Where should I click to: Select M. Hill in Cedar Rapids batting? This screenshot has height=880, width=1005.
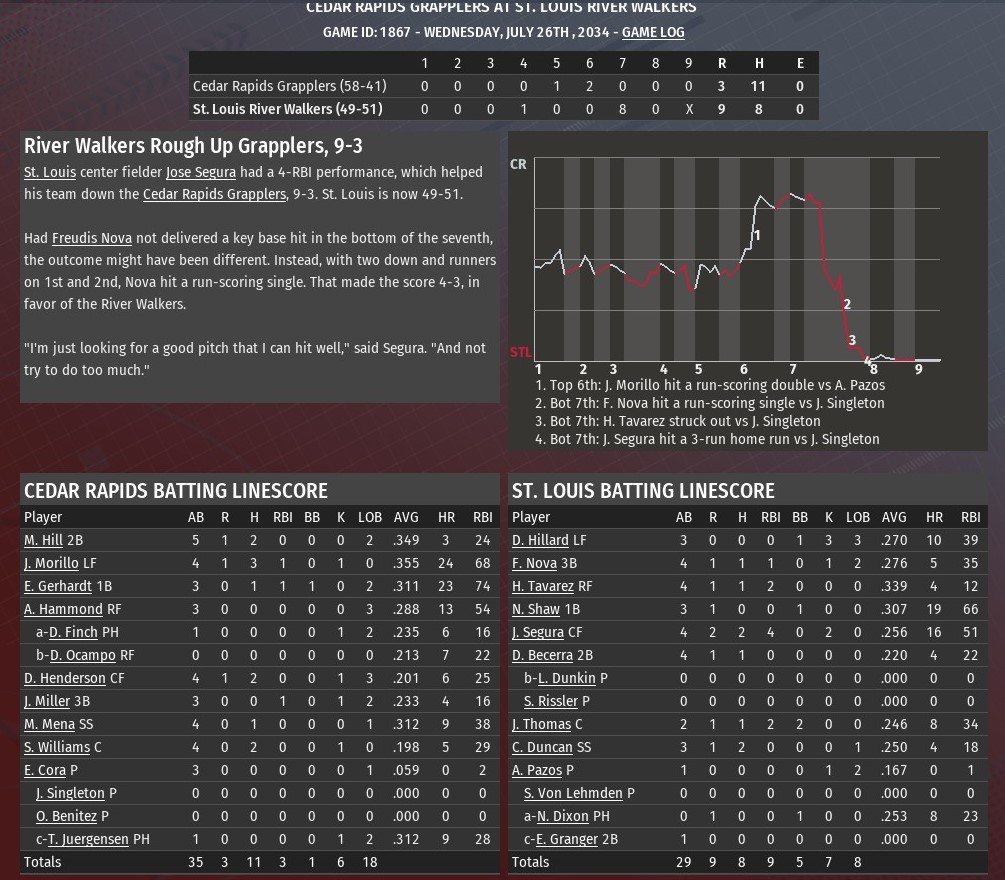43,540
